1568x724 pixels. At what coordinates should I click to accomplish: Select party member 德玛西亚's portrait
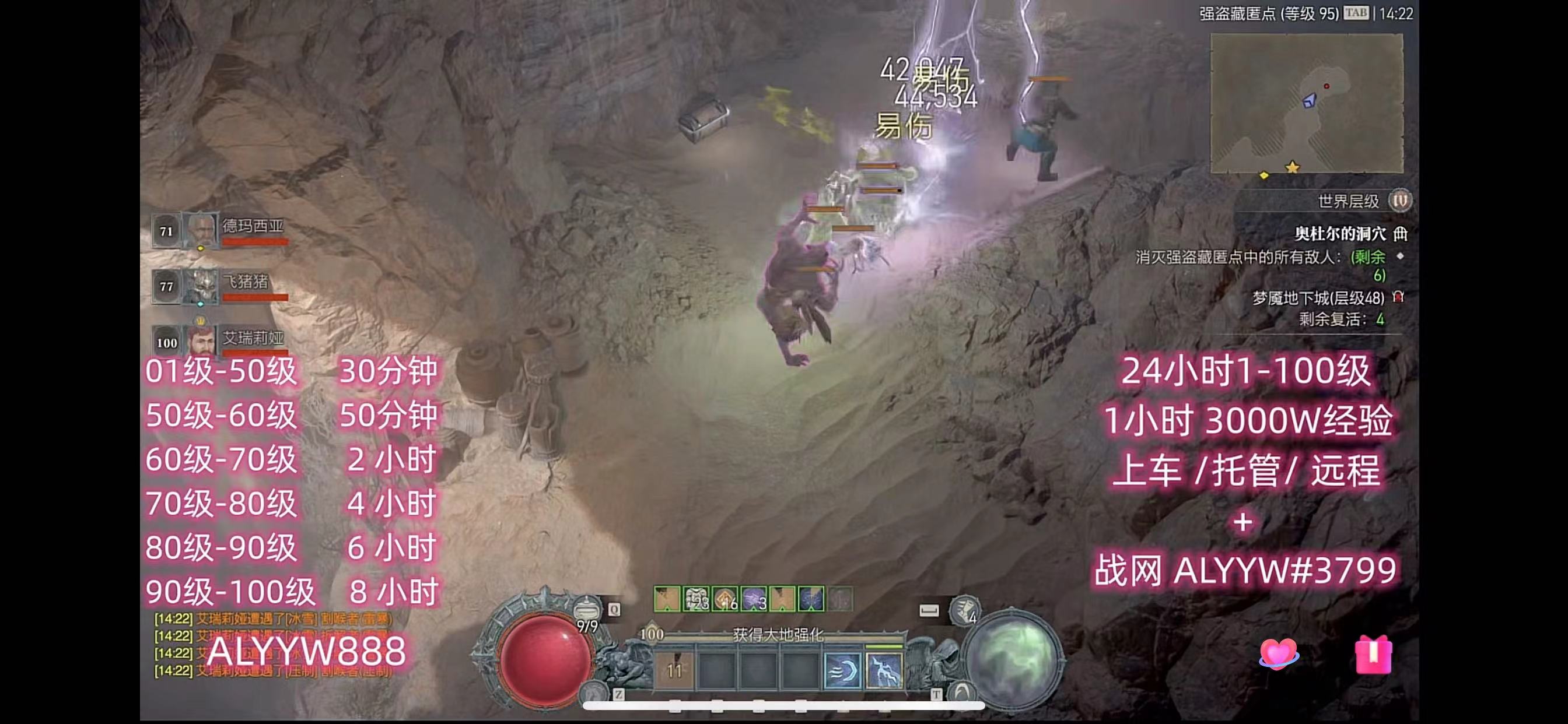pyautogui.click(x=201, y=231)
